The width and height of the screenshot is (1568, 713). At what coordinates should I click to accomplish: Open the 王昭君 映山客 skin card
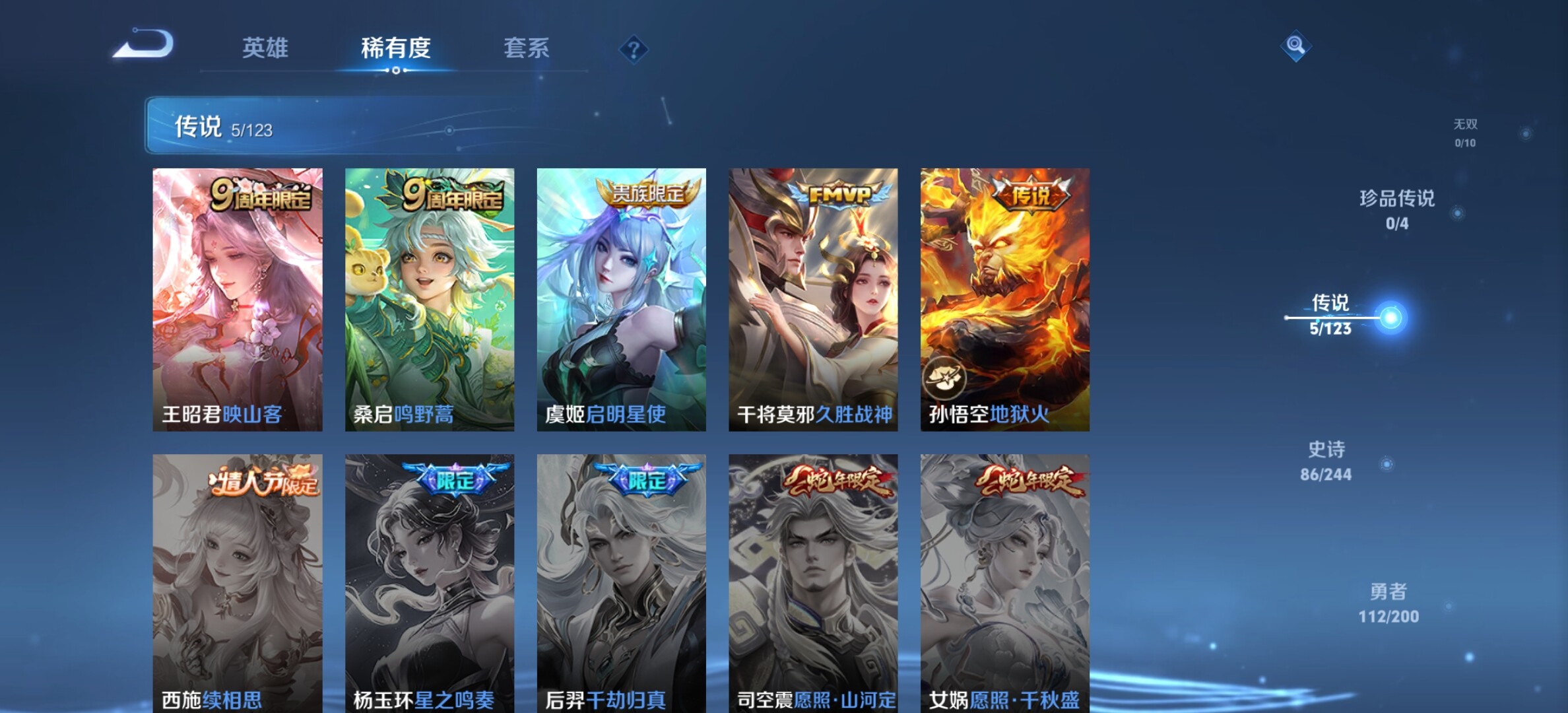click(x=238, y=299)
